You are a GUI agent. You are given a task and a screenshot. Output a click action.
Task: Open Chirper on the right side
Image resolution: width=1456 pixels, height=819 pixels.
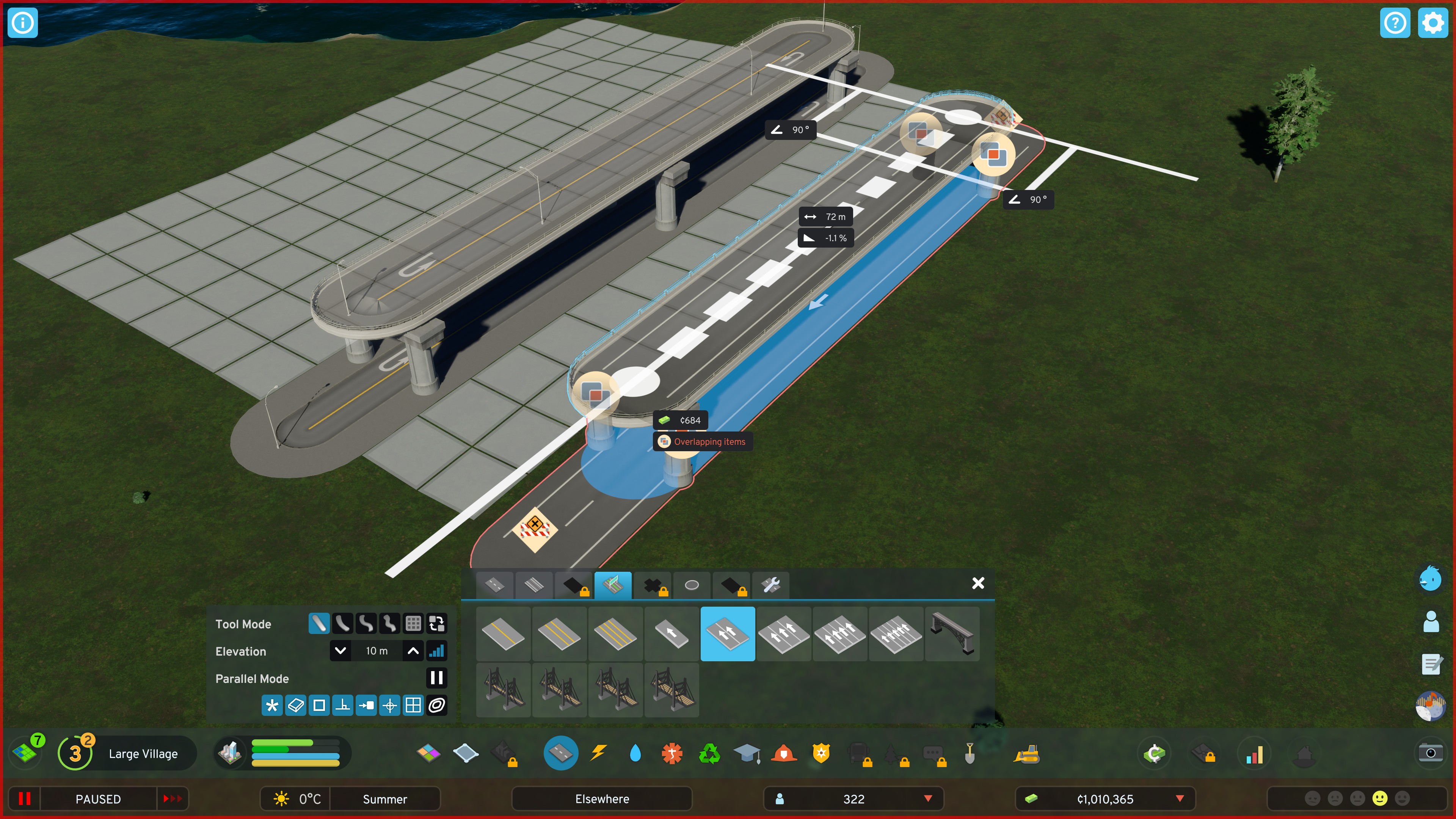(x=1430, y=578)
